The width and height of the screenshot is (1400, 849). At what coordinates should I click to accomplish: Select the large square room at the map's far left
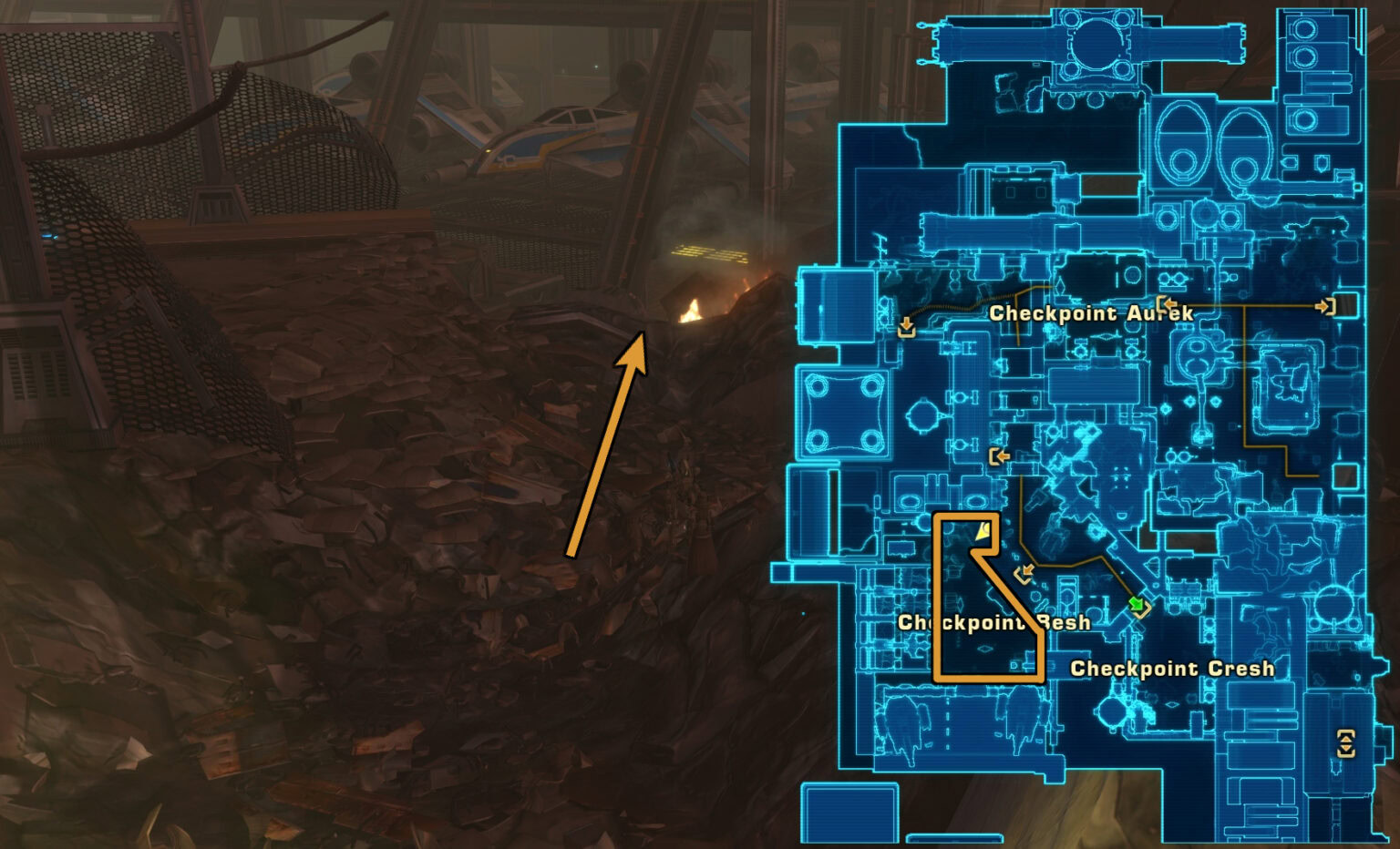tap(845, 414)
